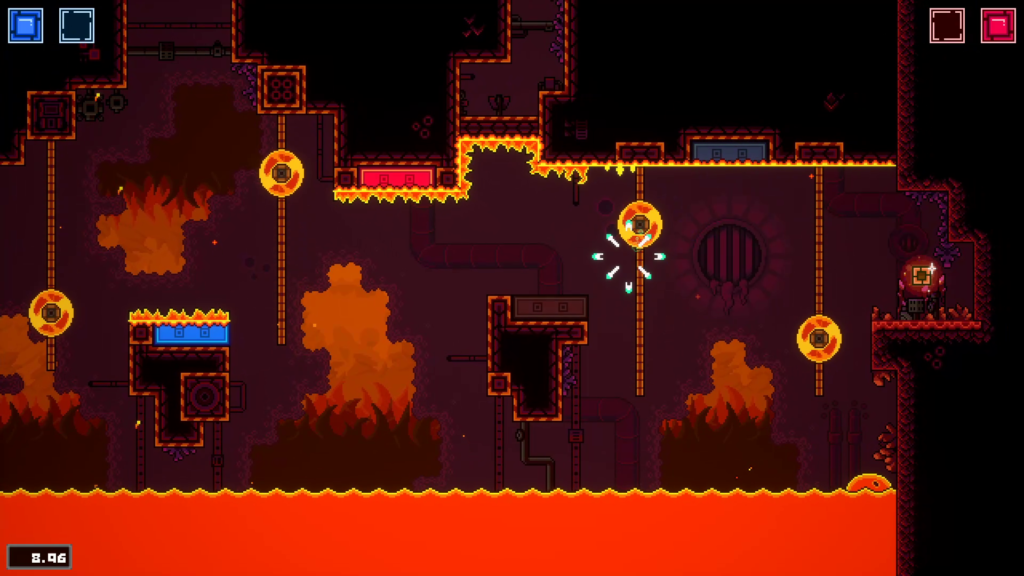Screen dimensions: 1024x576
Task: Select the empty blue switch indicator
Action: tap(77, 26)
